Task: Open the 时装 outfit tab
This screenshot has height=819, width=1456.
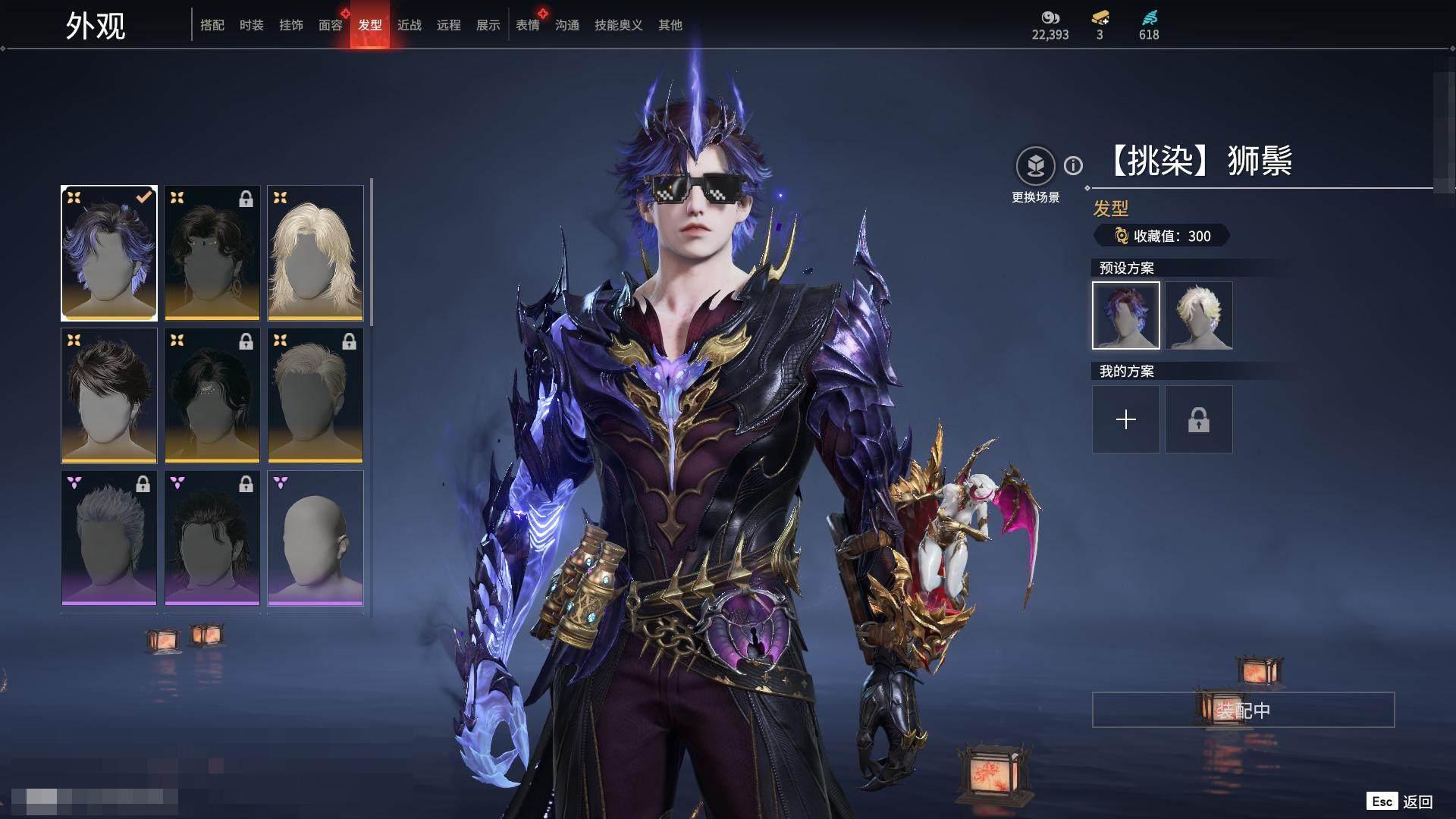Action: [x=252, y=25]
